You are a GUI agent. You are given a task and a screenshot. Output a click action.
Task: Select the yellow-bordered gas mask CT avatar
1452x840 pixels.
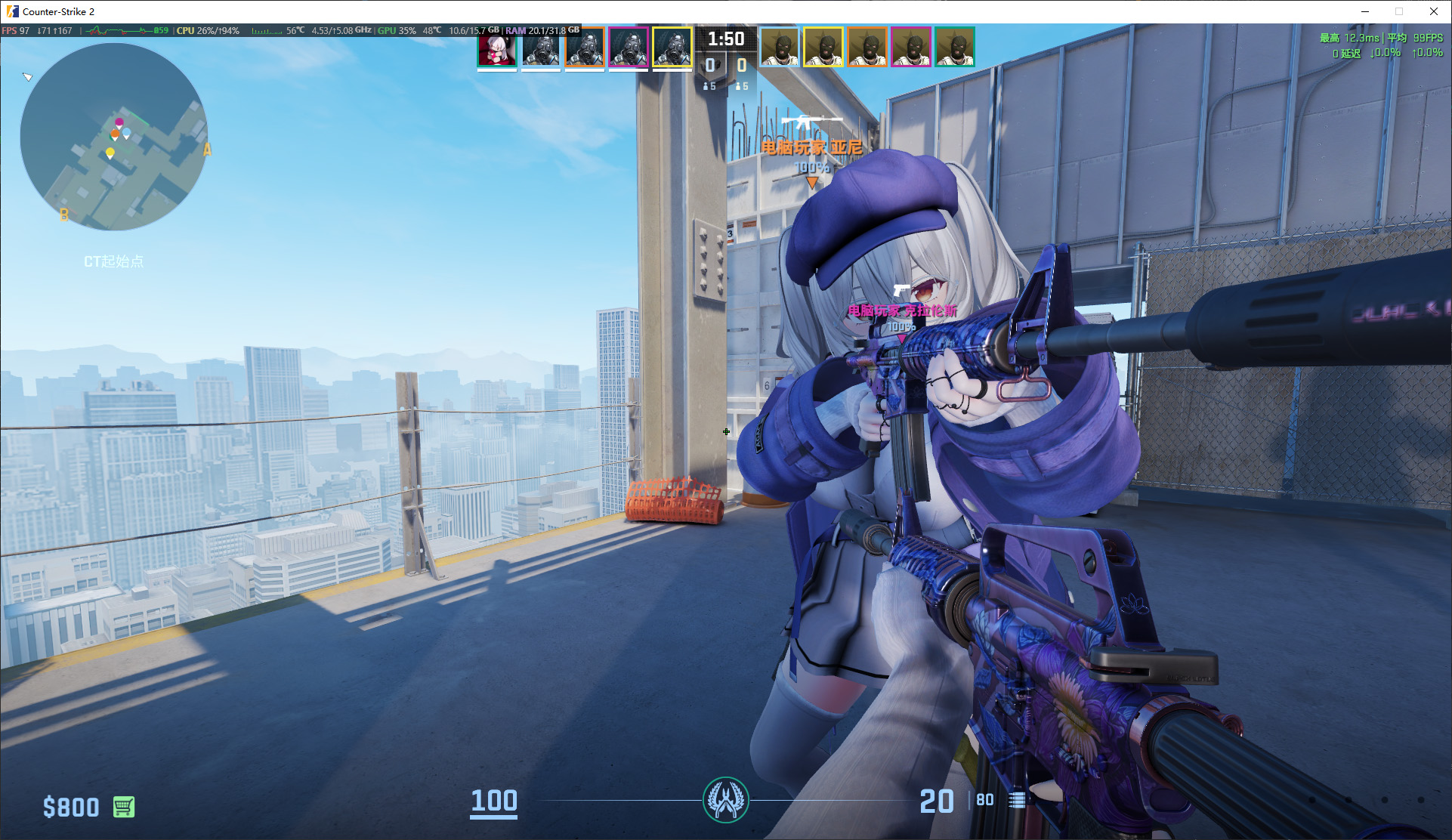click(672, 48)
